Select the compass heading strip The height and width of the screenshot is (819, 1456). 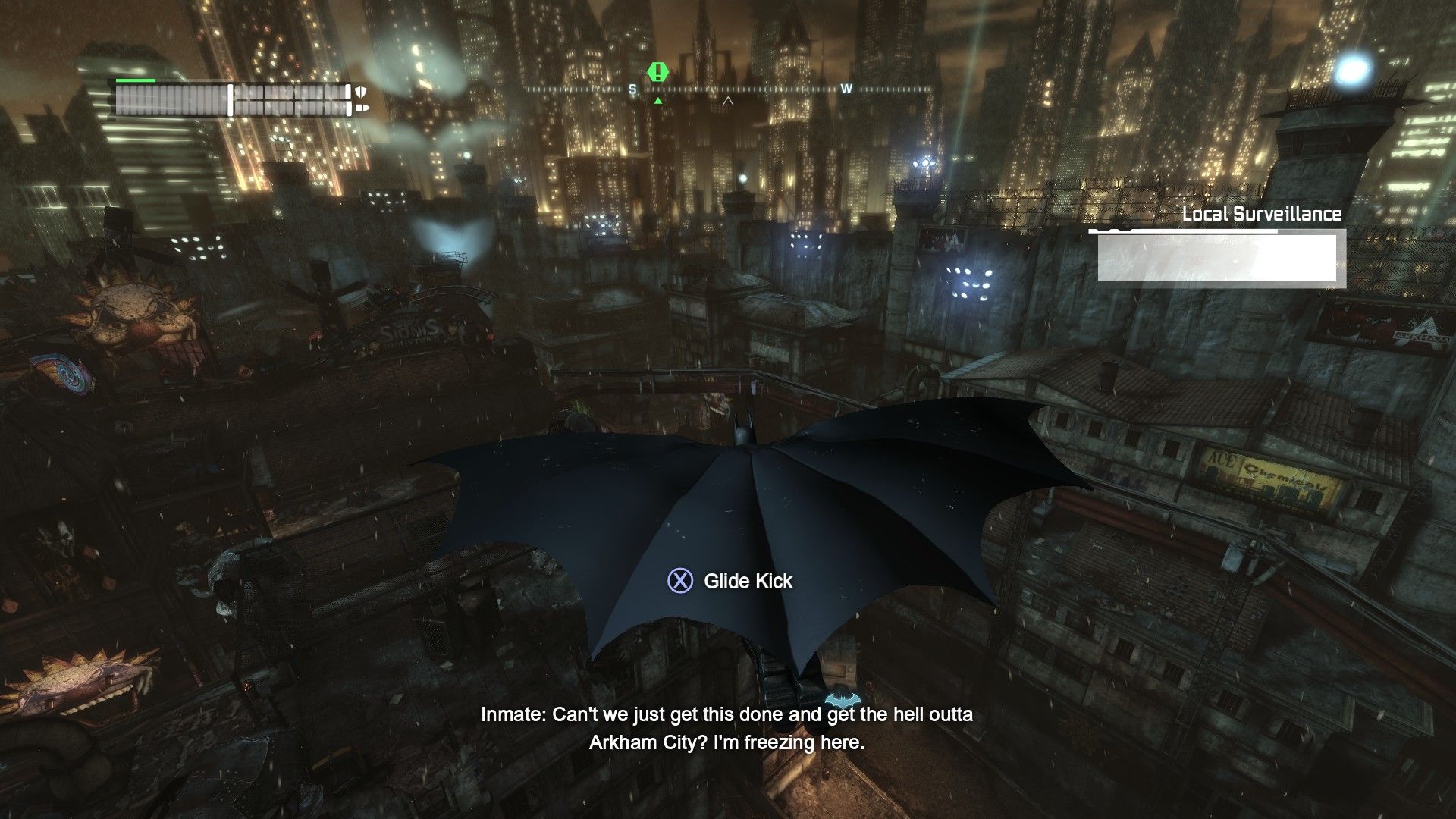(728, 89)
